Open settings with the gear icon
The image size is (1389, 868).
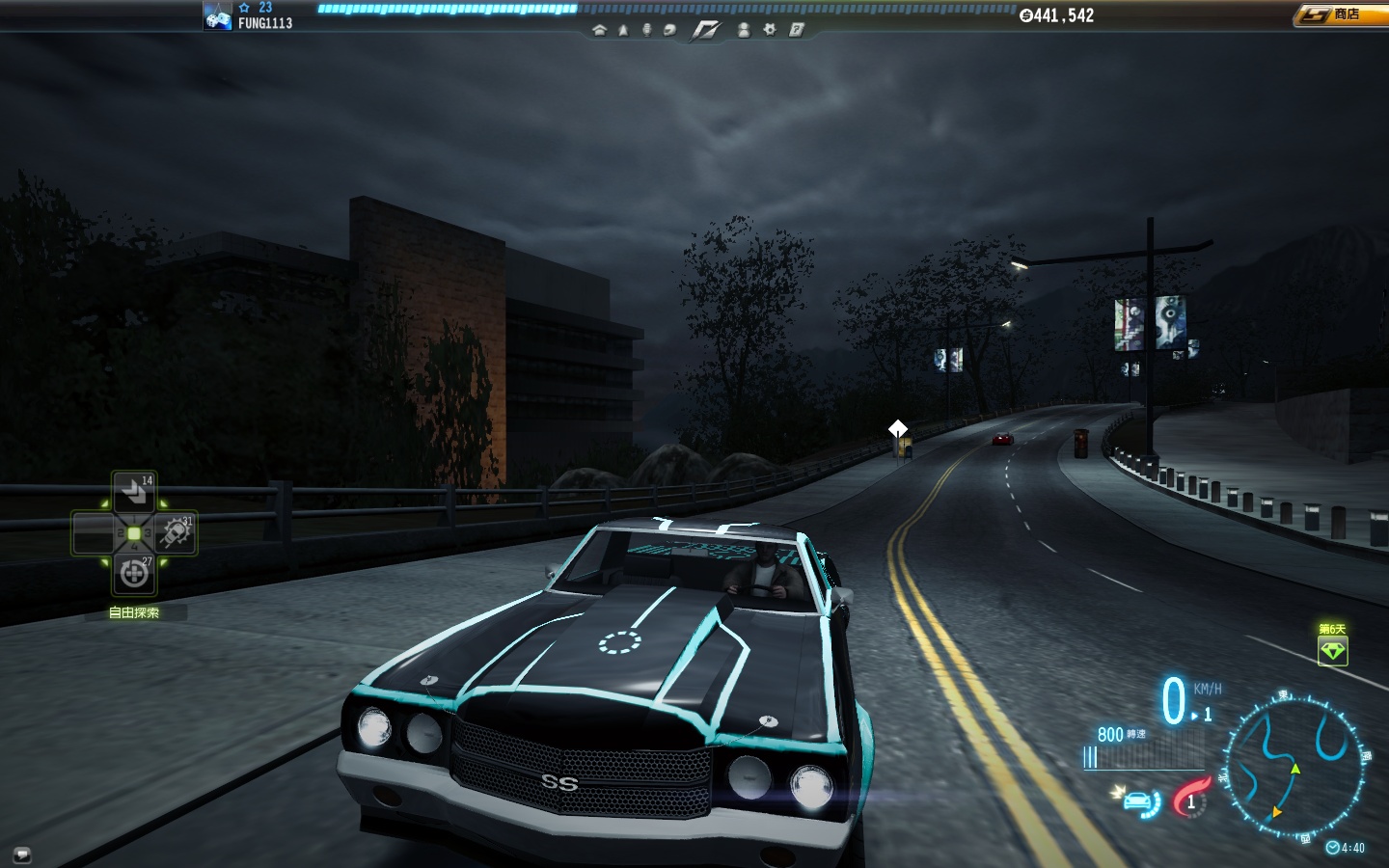pos(770,30)
